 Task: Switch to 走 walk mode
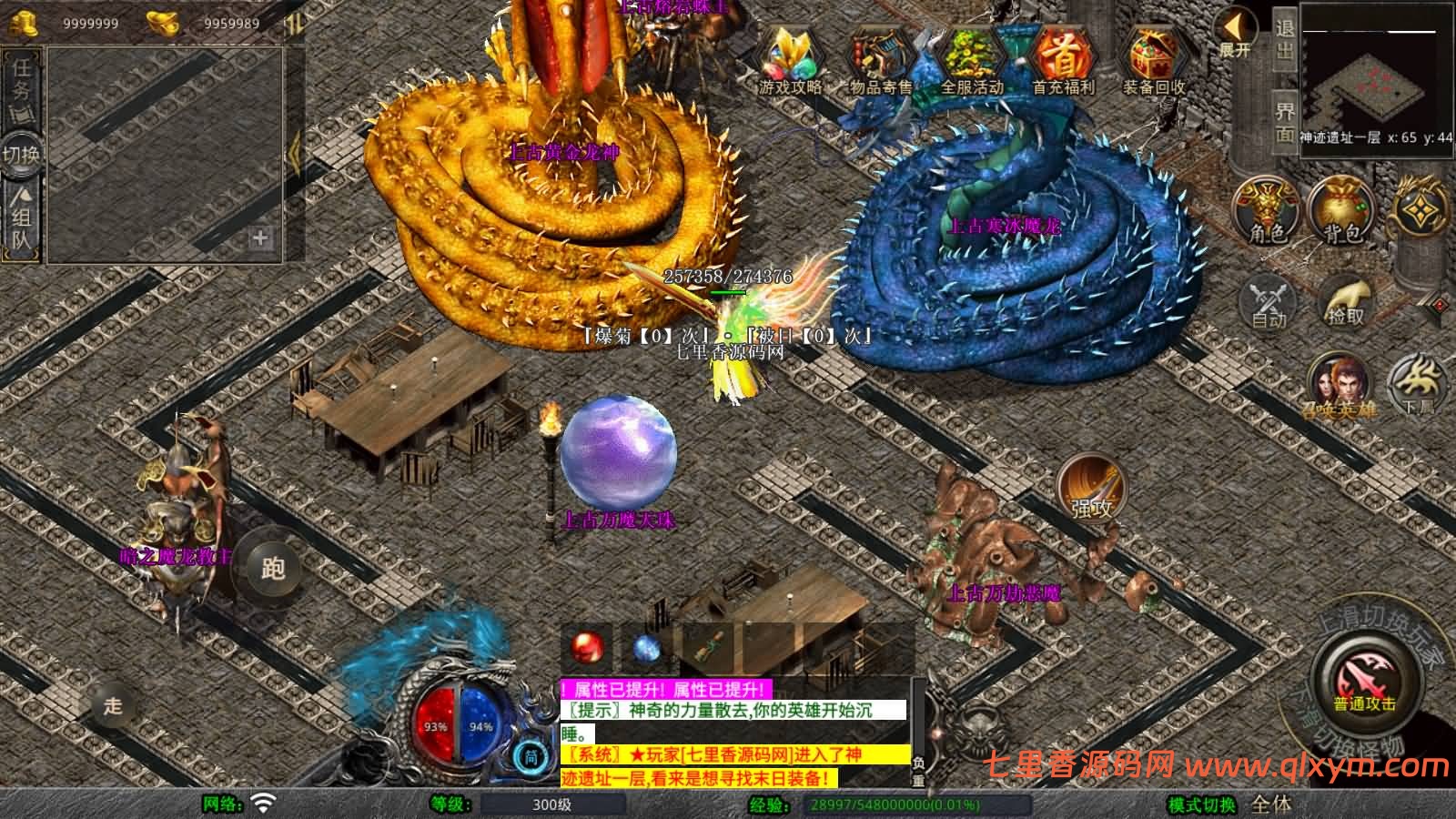[113, 705]
